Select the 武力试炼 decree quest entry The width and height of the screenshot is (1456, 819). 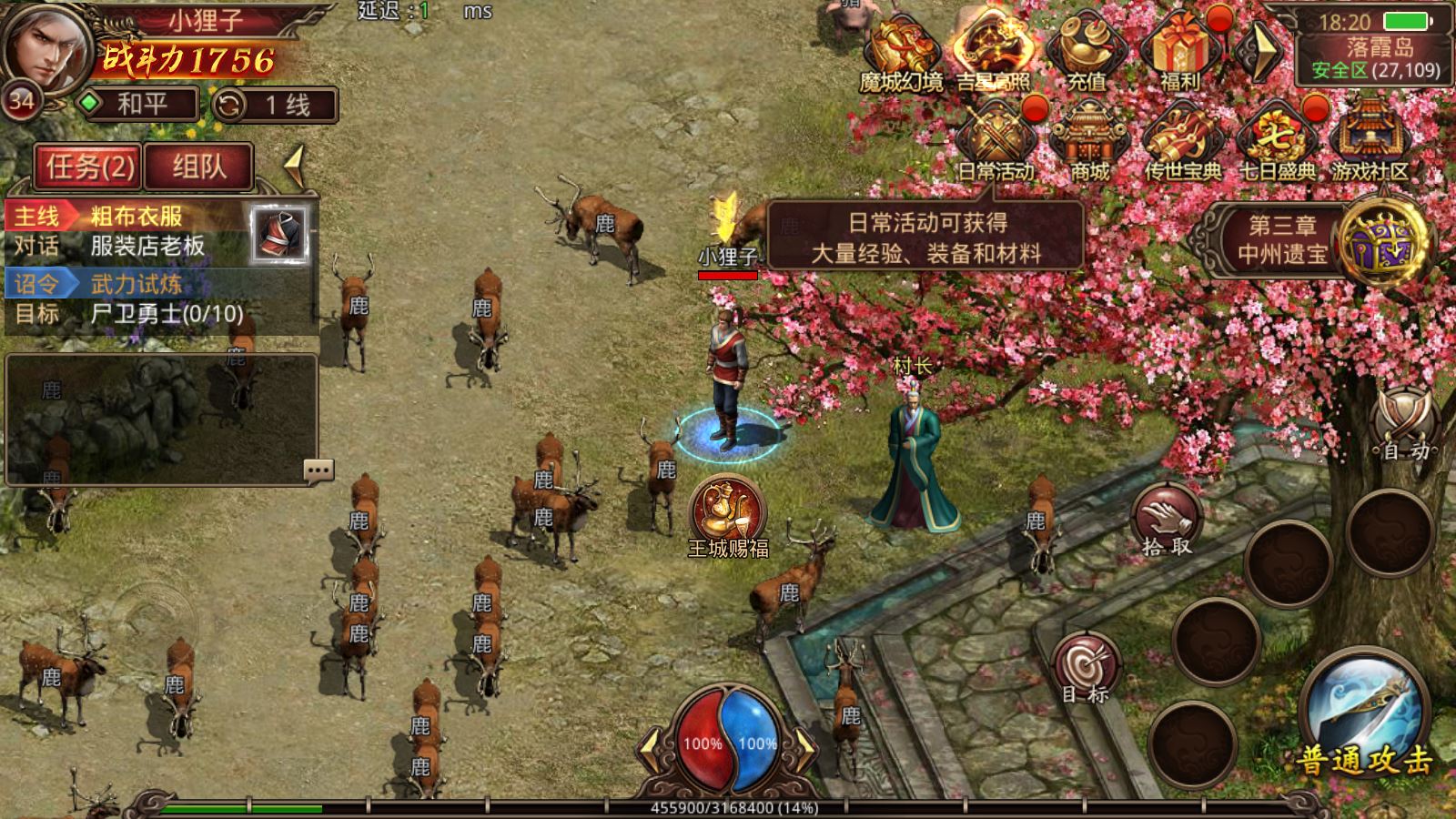[136, 284]
